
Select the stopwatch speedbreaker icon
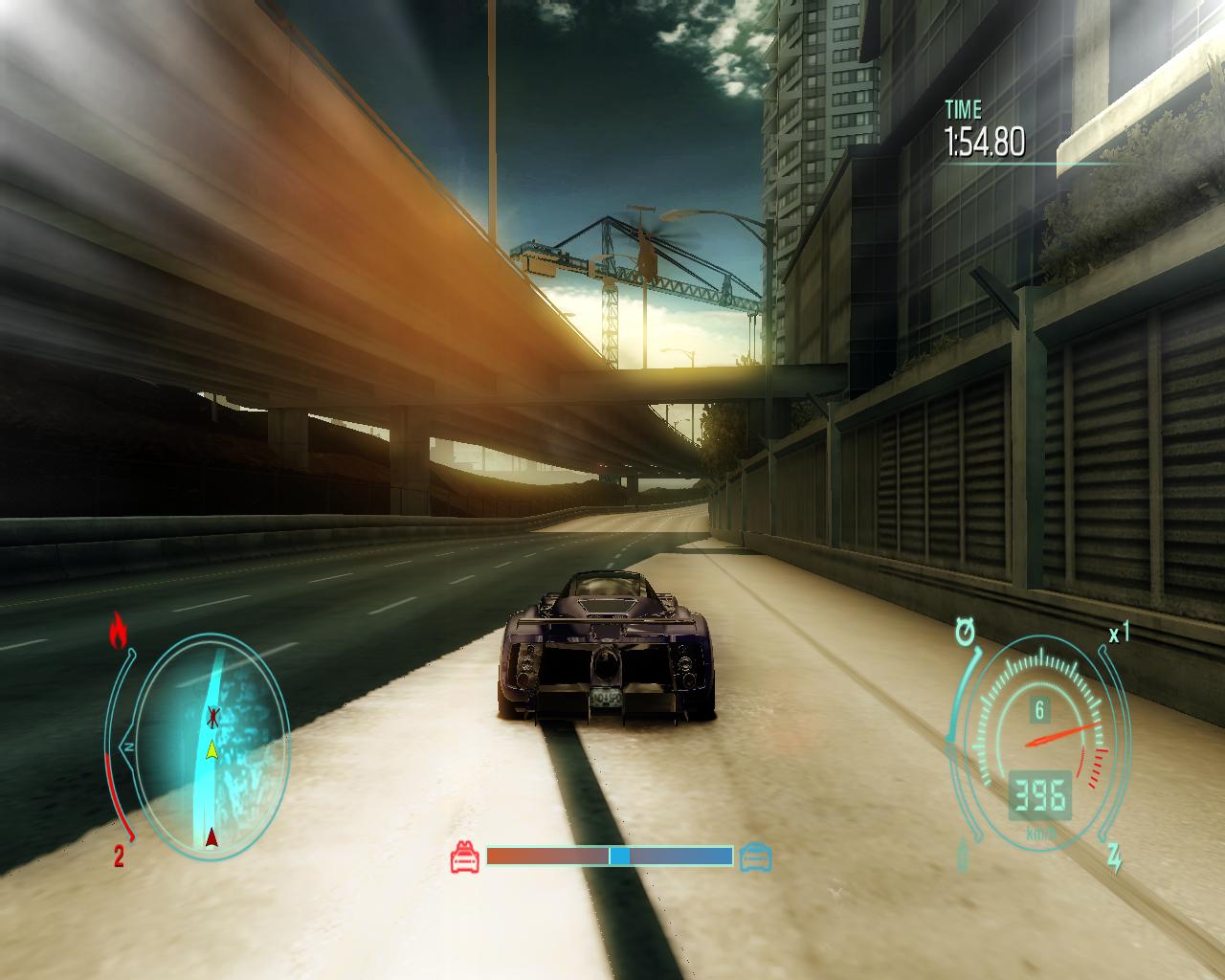tap(965, 633)
